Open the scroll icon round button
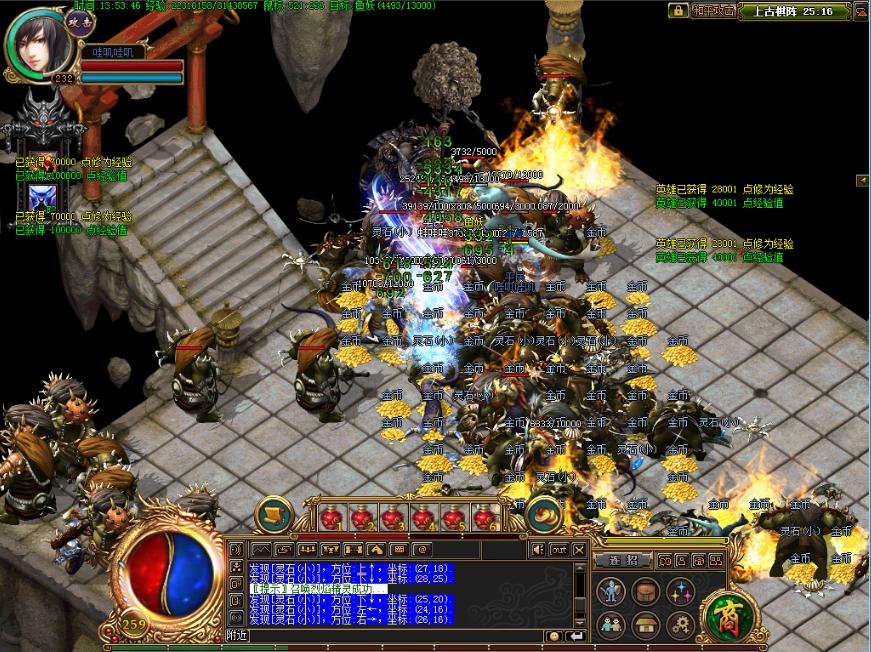Screen dimensions: 871x652 point(273,514)
